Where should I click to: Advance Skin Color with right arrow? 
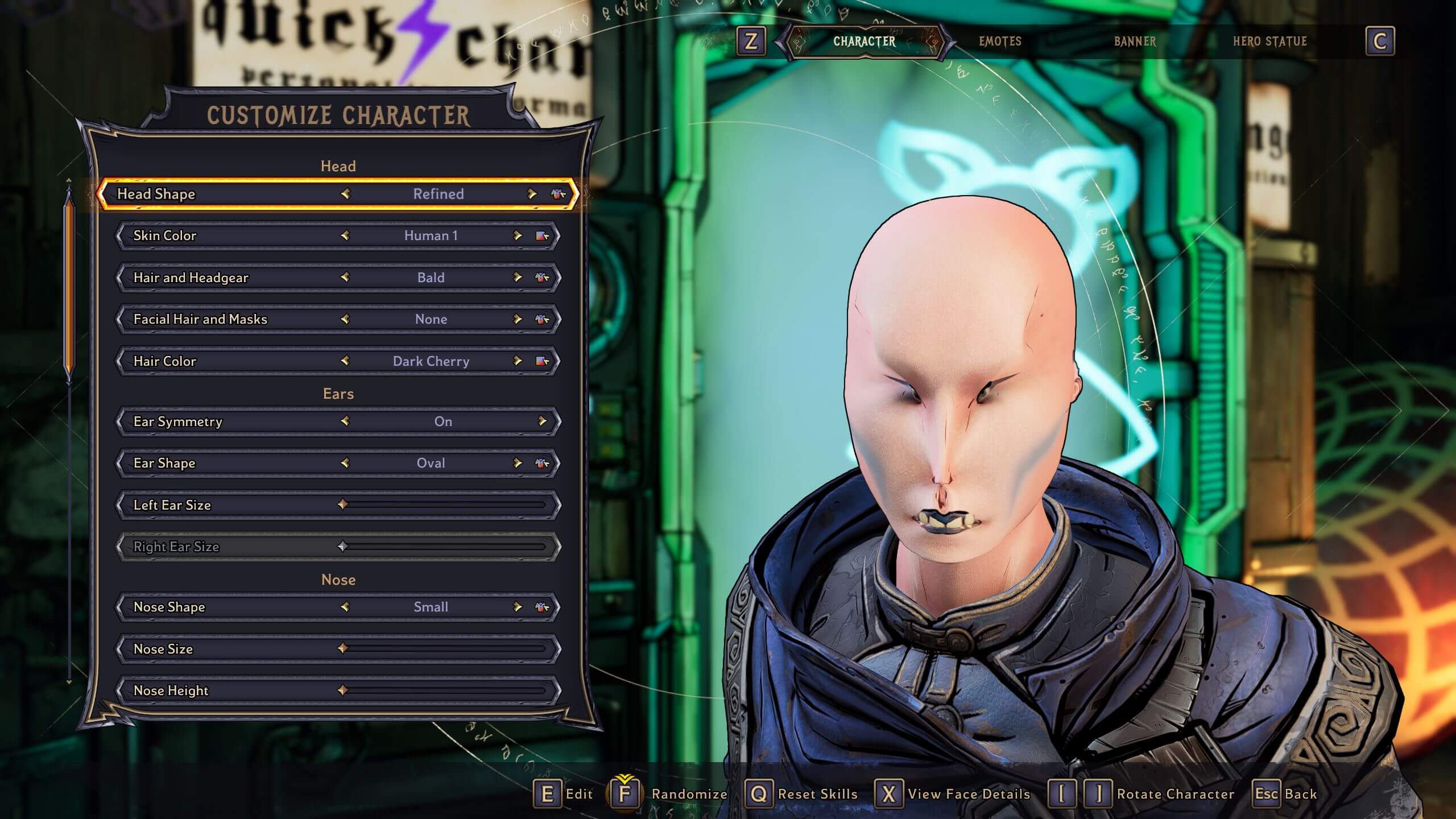(x=518, y=235)
